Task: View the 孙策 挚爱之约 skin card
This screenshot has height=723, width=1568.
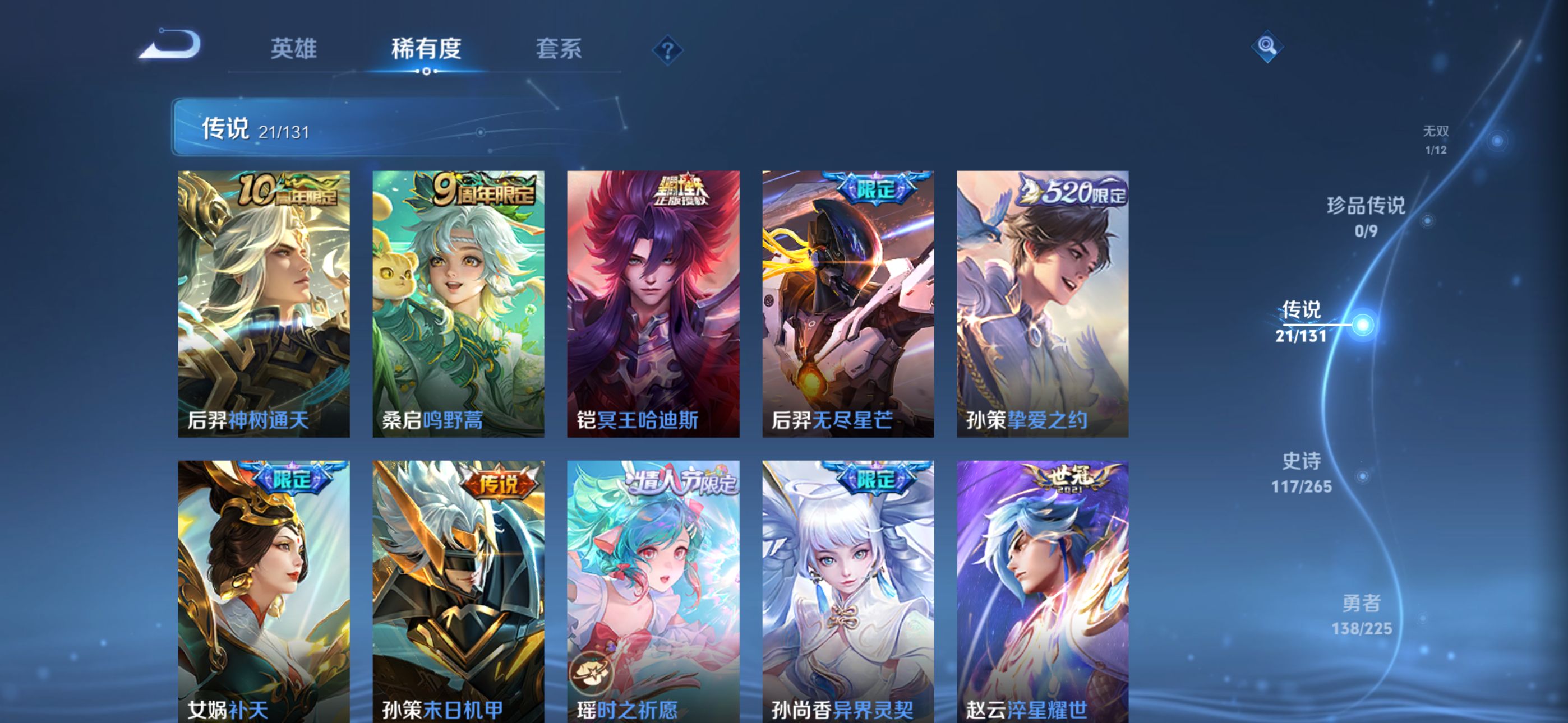Action: point(1042,304)
